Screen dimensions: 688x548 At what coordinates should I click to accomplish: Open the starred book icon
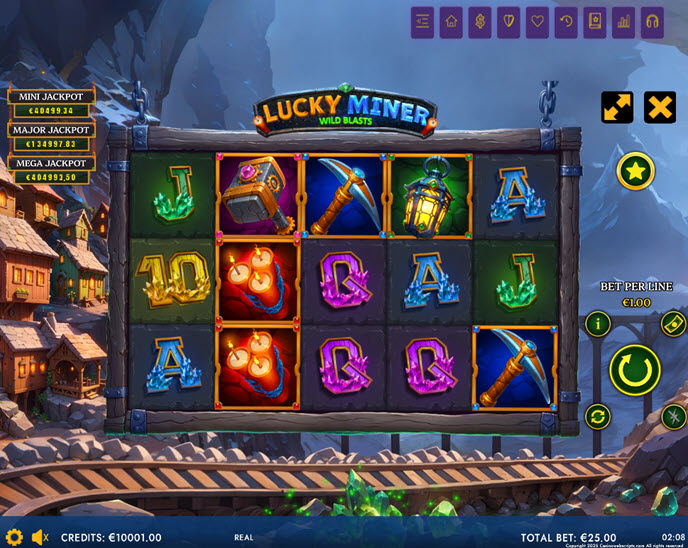point(595,22)
